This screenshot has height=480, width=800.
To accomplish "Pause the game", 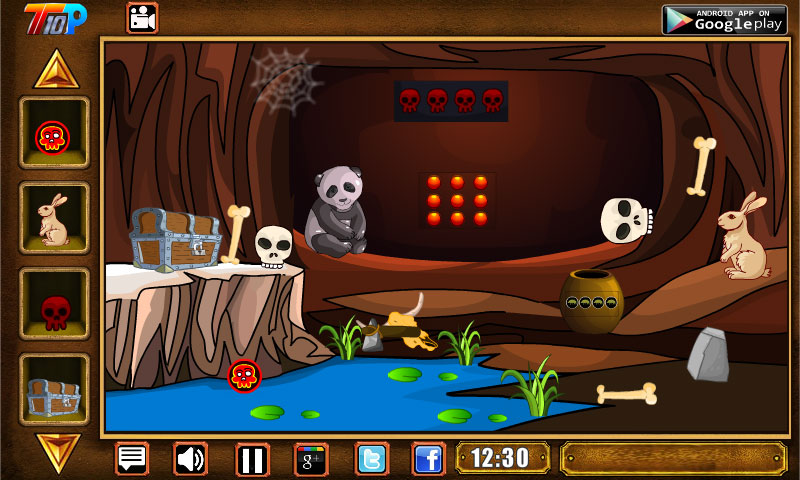I will click(x=252, y=459).
